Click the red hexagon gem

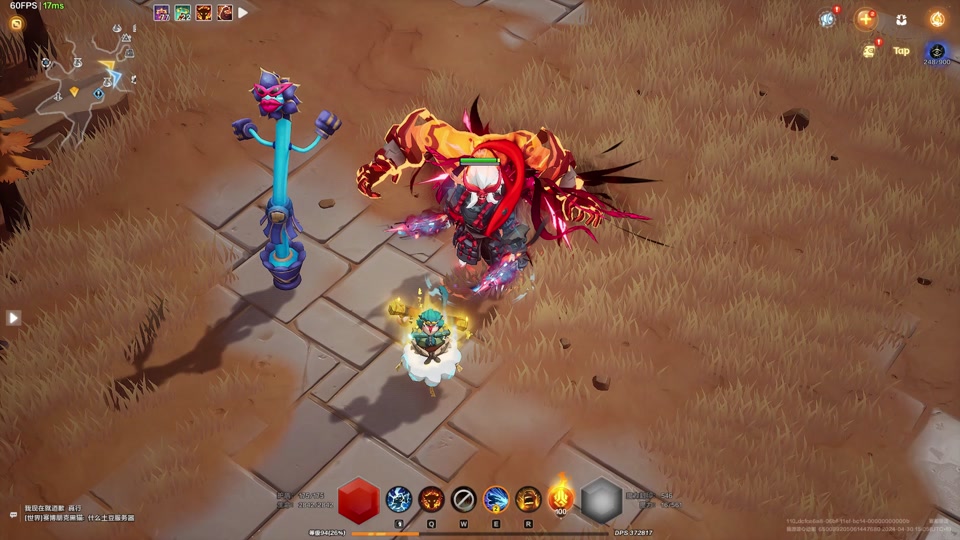(357, 500)
